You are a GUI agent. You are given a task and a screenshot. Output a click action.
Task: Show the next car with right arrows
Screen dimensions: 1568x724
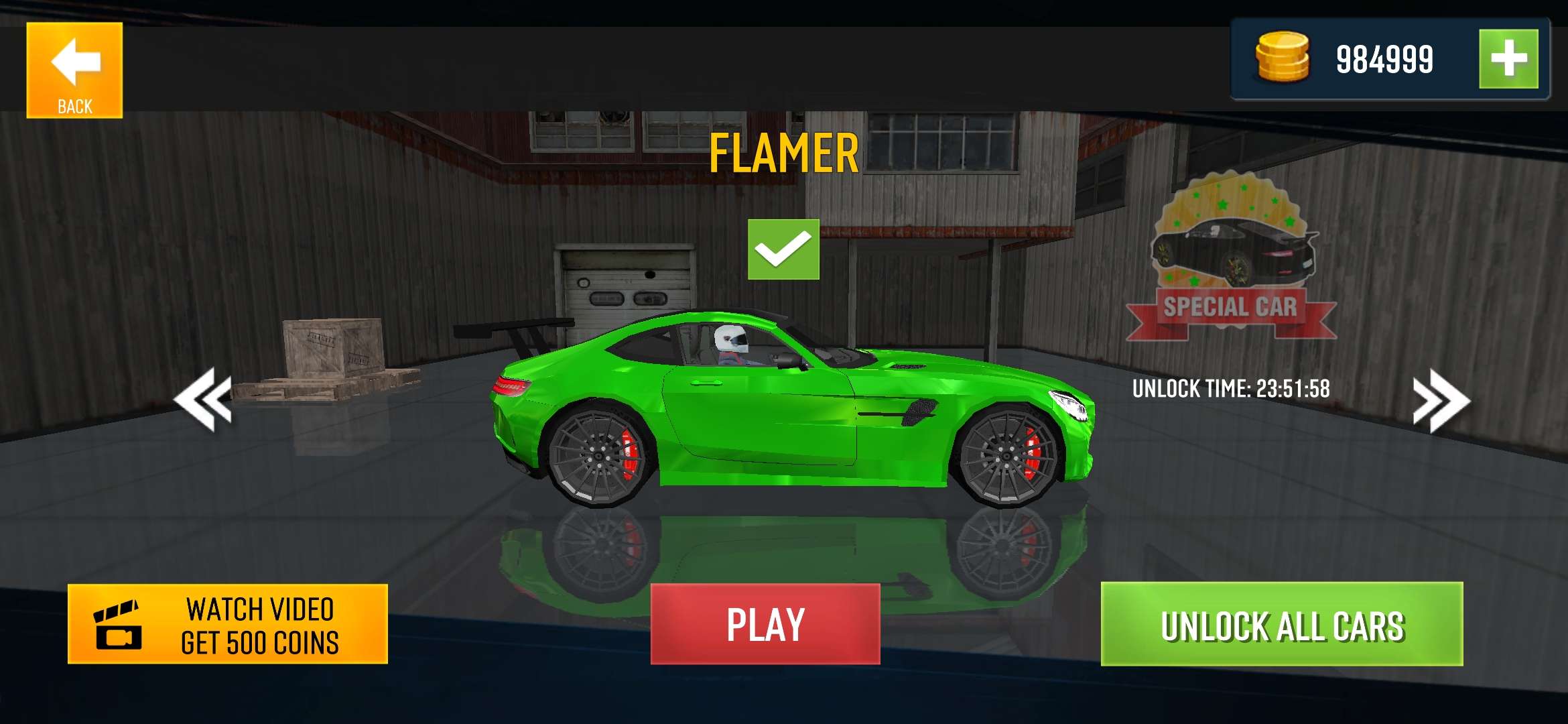click(x=1441, y=401)
